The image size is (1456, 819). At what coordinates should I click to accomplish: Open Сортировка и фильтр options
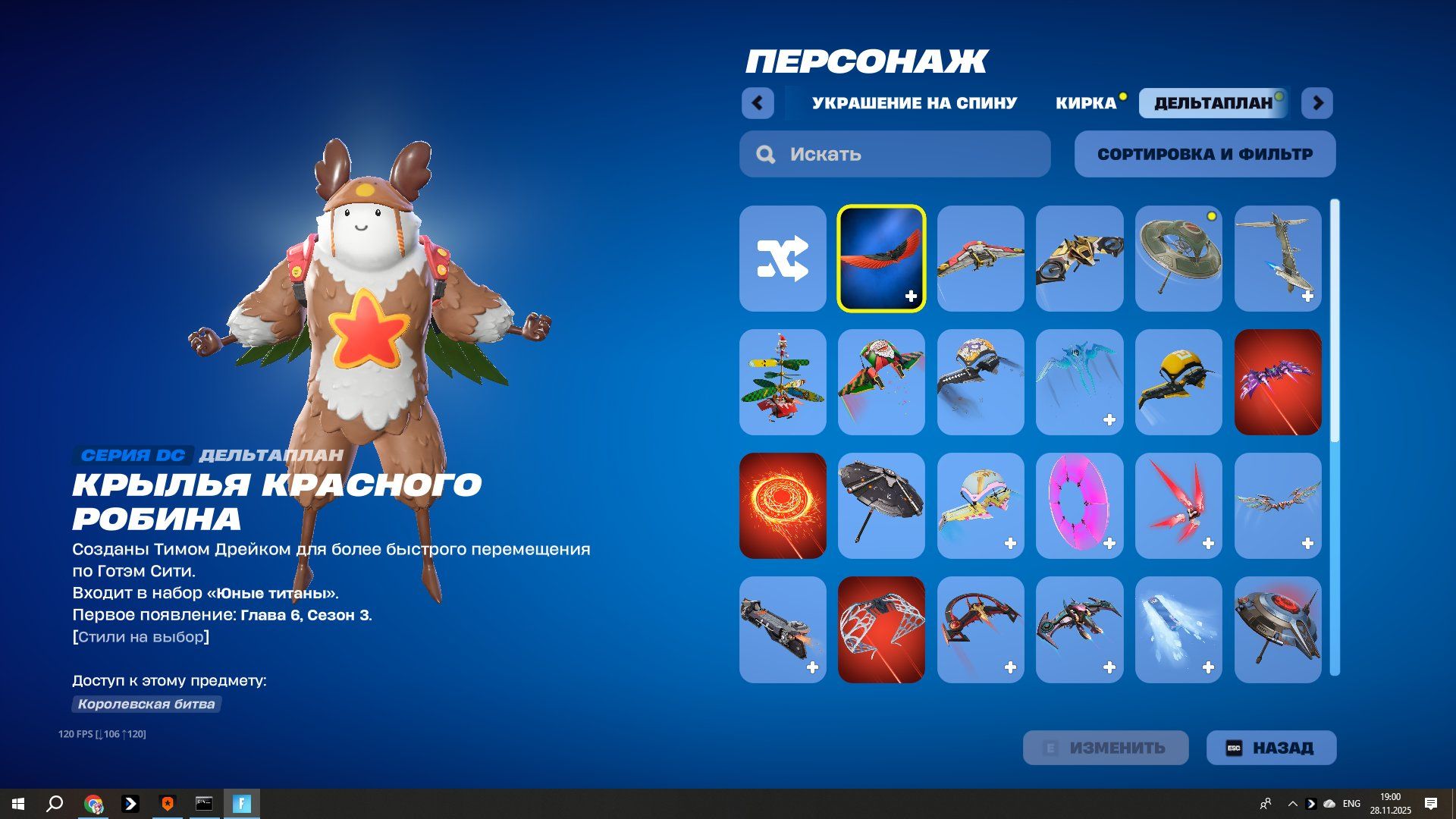point(1204,154)
